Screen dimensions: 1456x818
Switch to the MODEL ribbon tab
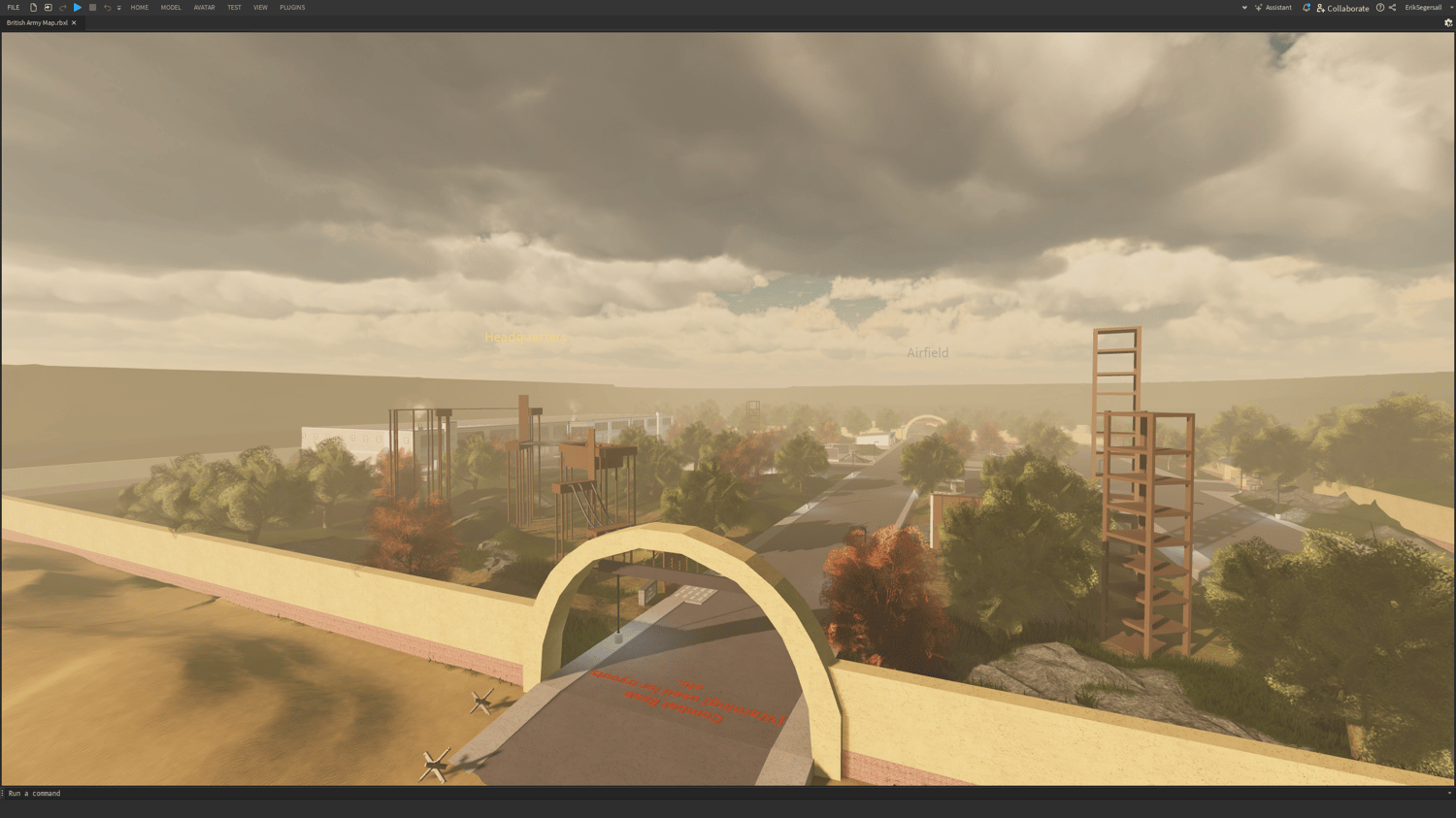tap(171, 7)
